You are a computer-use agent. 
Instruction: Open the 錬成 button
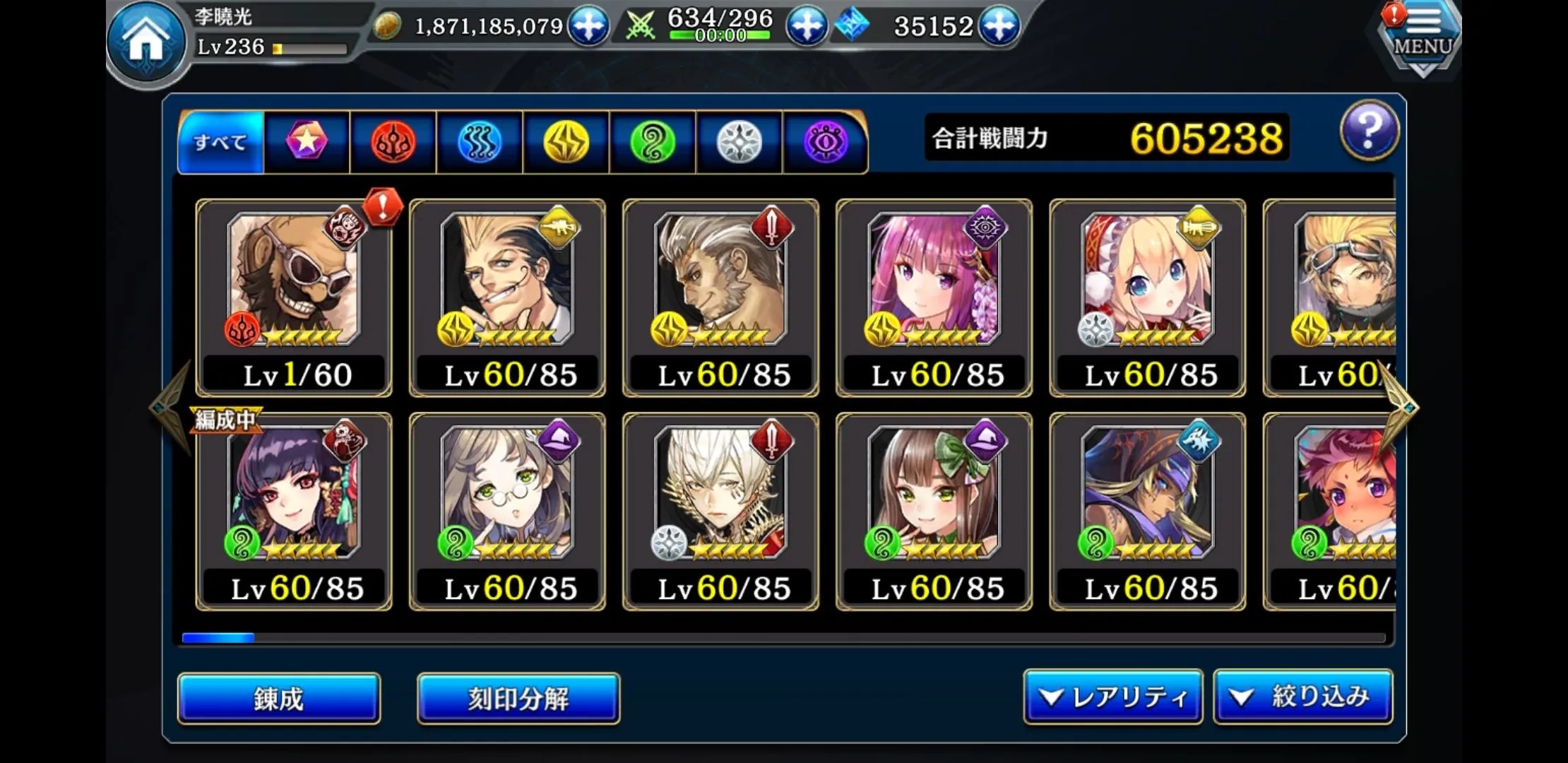point(279,699)
